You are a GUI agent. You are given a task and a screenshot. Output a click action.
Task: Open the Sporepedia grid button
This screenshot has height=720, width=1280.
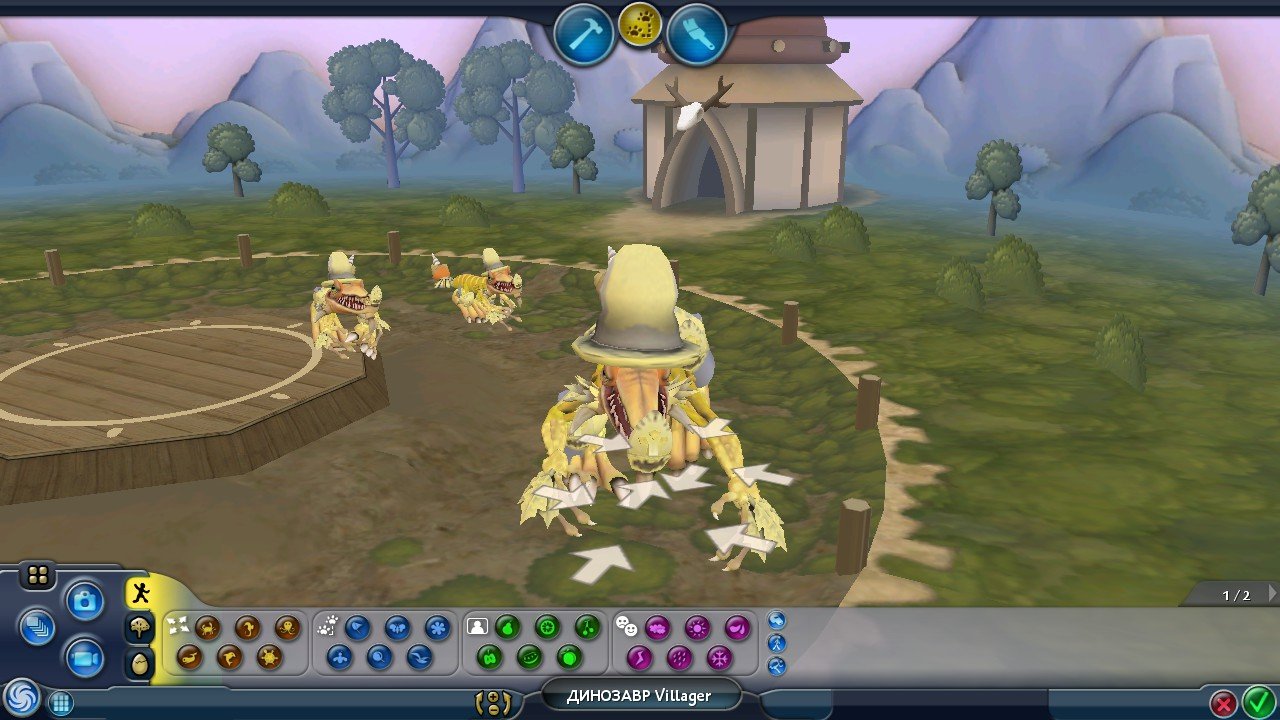click(x=61, y=703)
